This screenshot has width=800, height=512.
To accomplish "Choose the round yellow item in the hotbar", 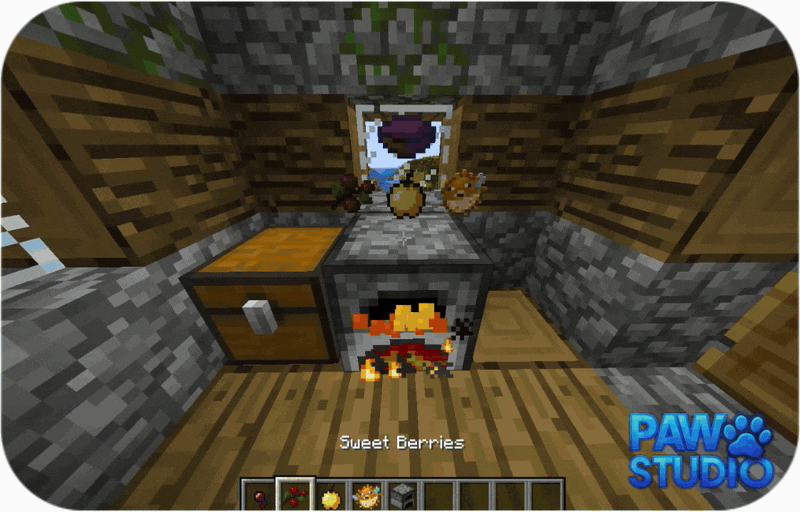I will click(x=329, y=496).
